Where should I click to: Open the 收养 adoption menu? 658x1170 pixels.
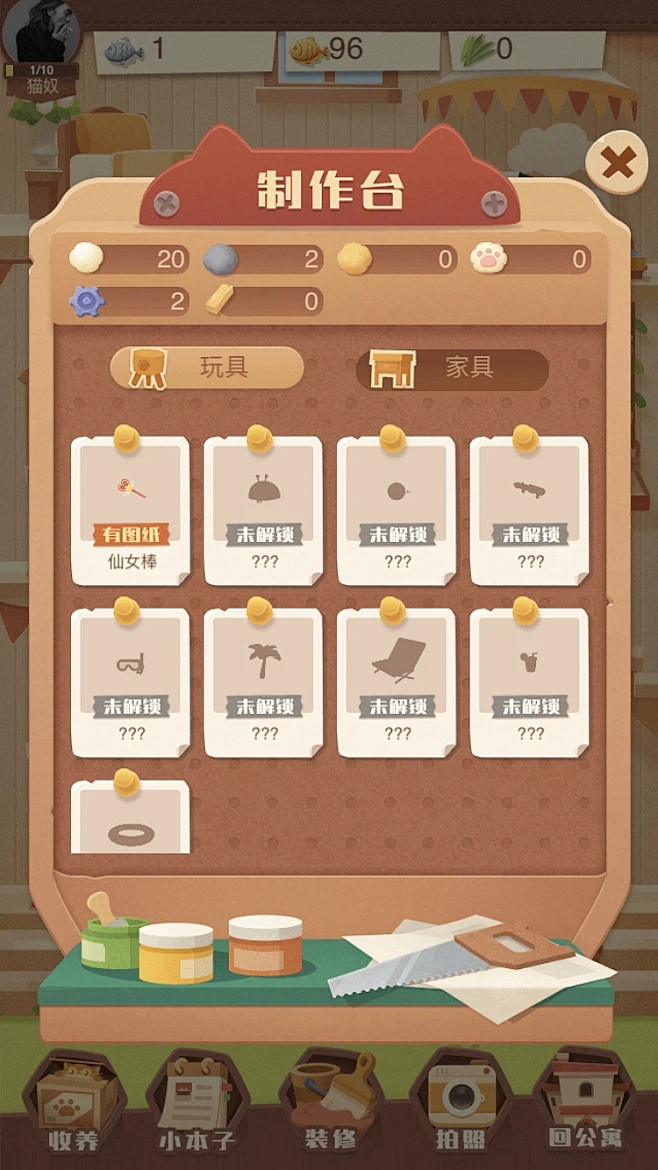74,1106
